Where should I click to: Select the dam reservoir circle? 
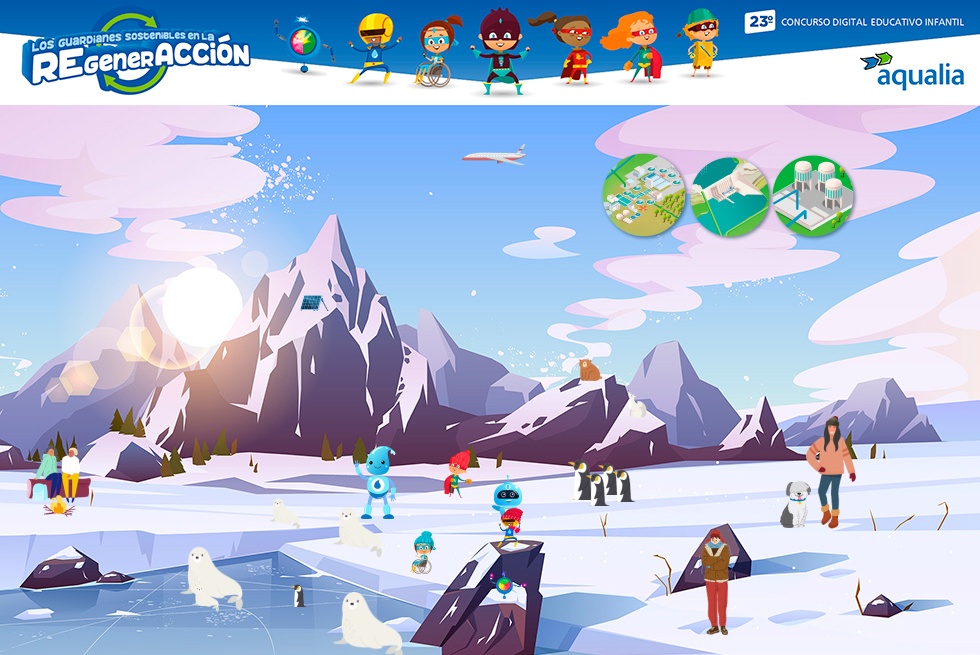tap(730, 196)
